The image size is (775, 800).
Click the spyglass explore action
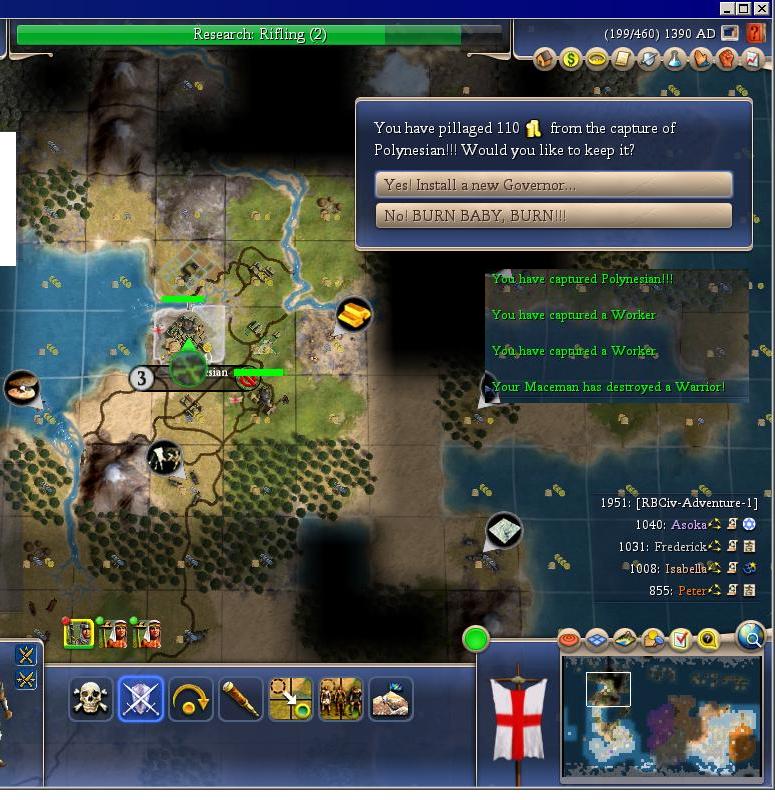(240, 699)
